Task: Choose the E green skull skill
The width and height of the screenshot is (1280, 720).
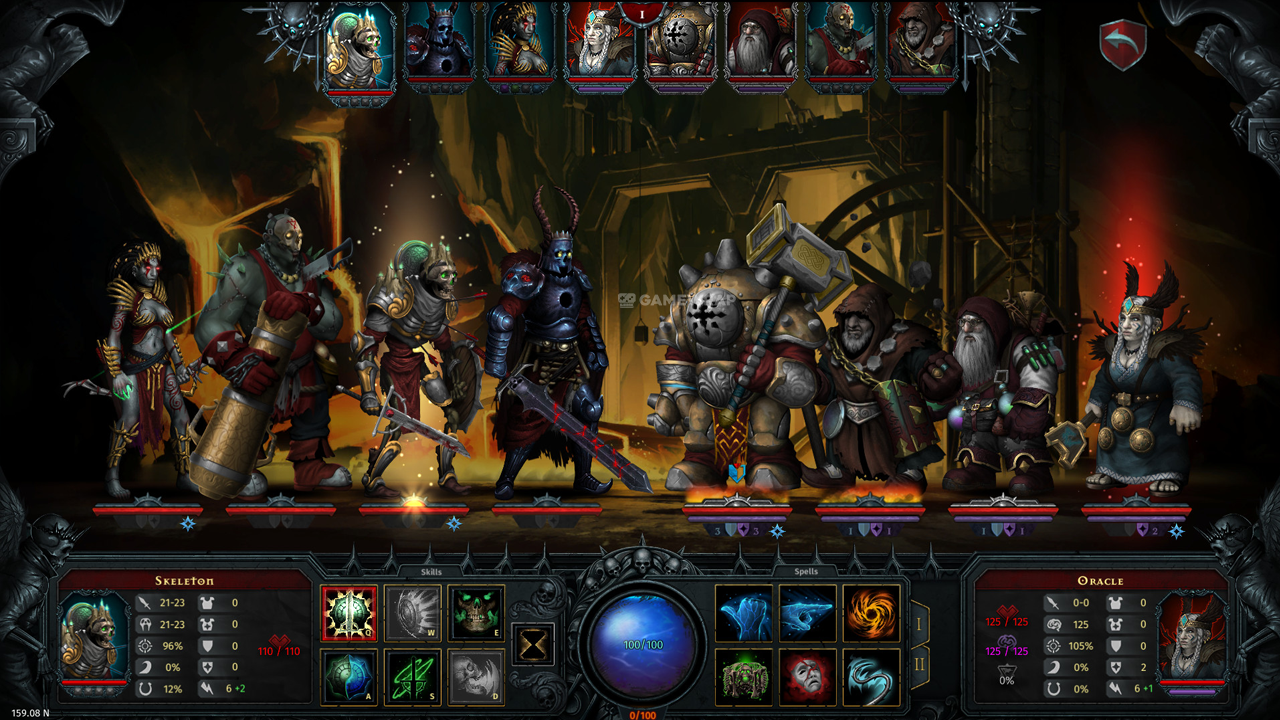Action: click(x=475, y=613)
